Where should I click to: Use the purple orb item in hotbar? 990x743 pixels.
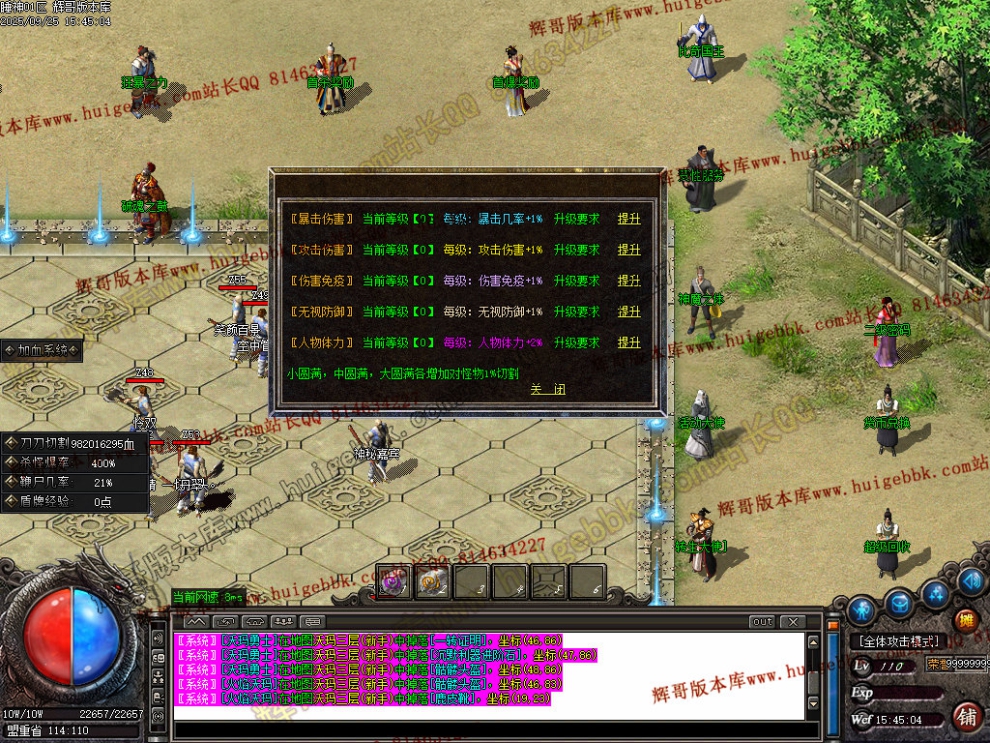point(392,583)
